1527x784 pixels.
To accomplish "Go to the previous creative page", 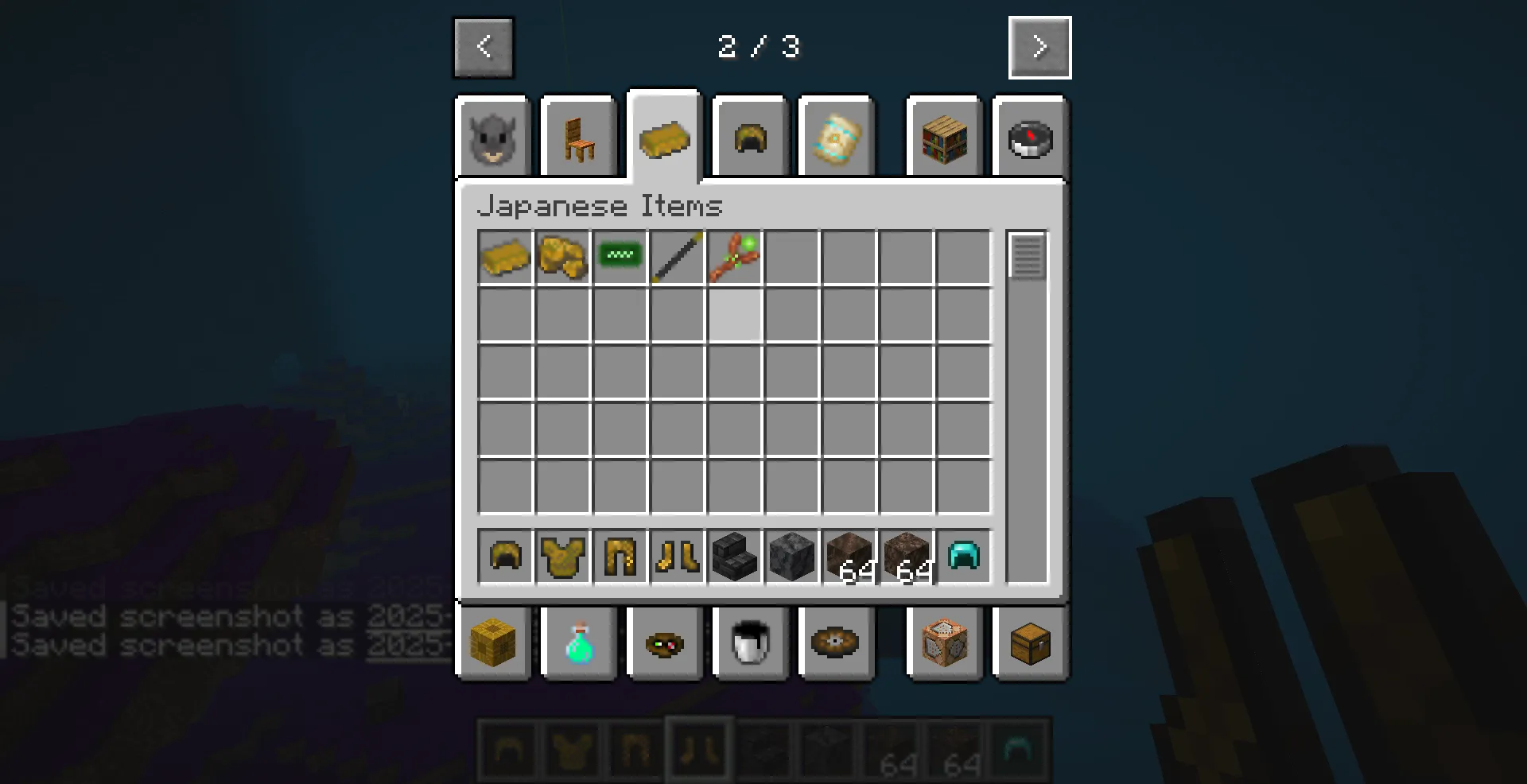I will (483, 47).
